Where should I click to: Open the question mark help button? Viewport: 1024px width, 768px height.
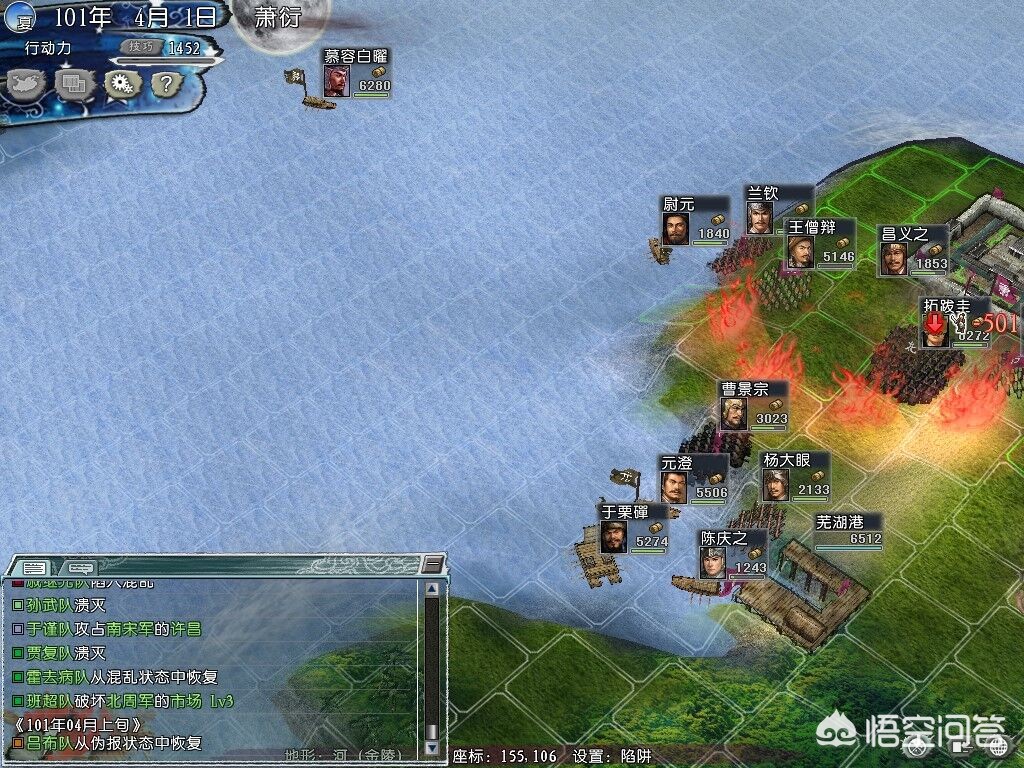[168, 85]
